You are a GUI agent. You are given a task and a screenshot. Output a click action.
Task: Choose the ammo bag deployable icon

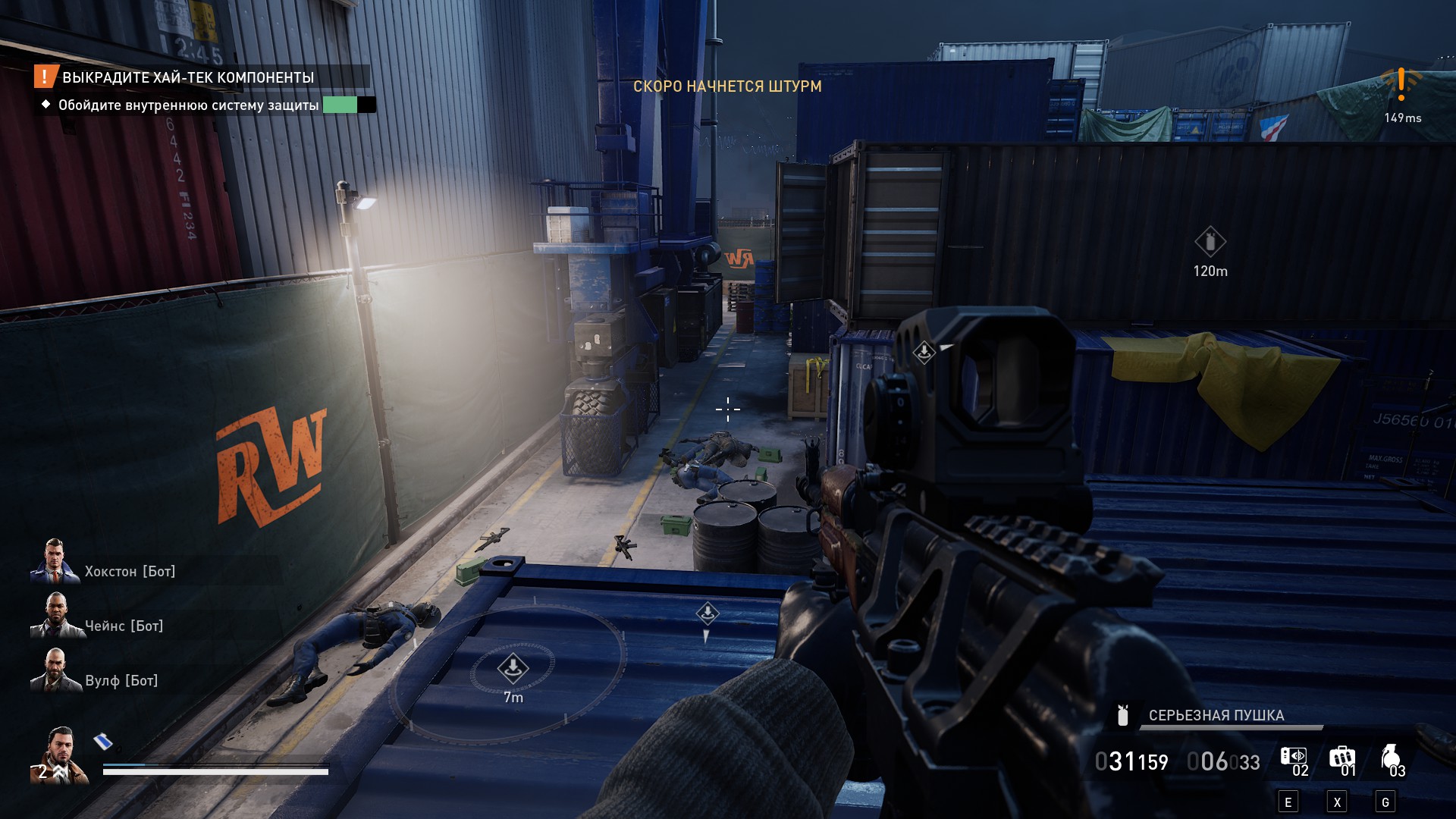(1341, 757)
